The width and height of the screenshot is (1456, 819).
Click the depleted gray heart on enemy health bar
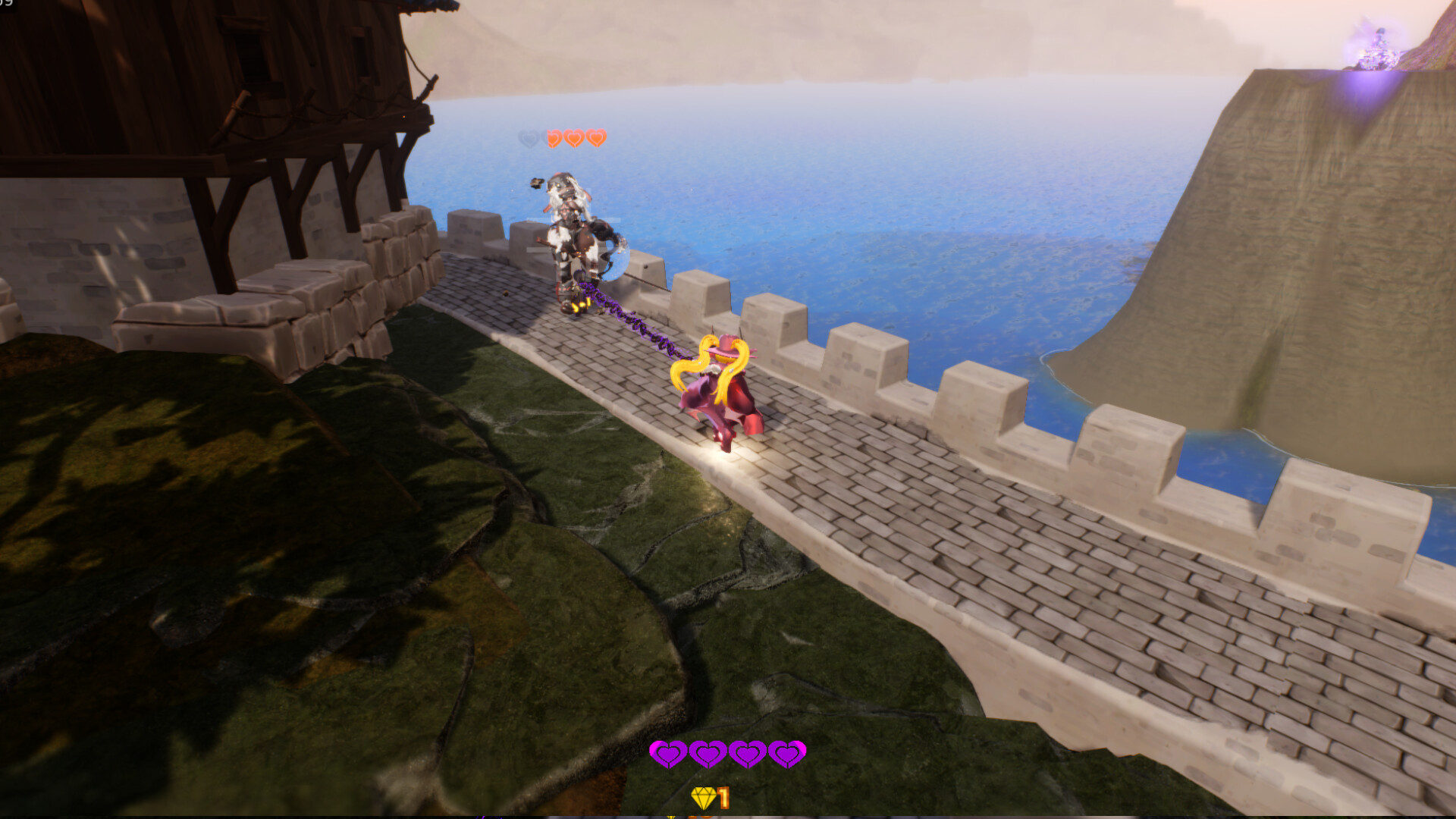pos(529,140)
